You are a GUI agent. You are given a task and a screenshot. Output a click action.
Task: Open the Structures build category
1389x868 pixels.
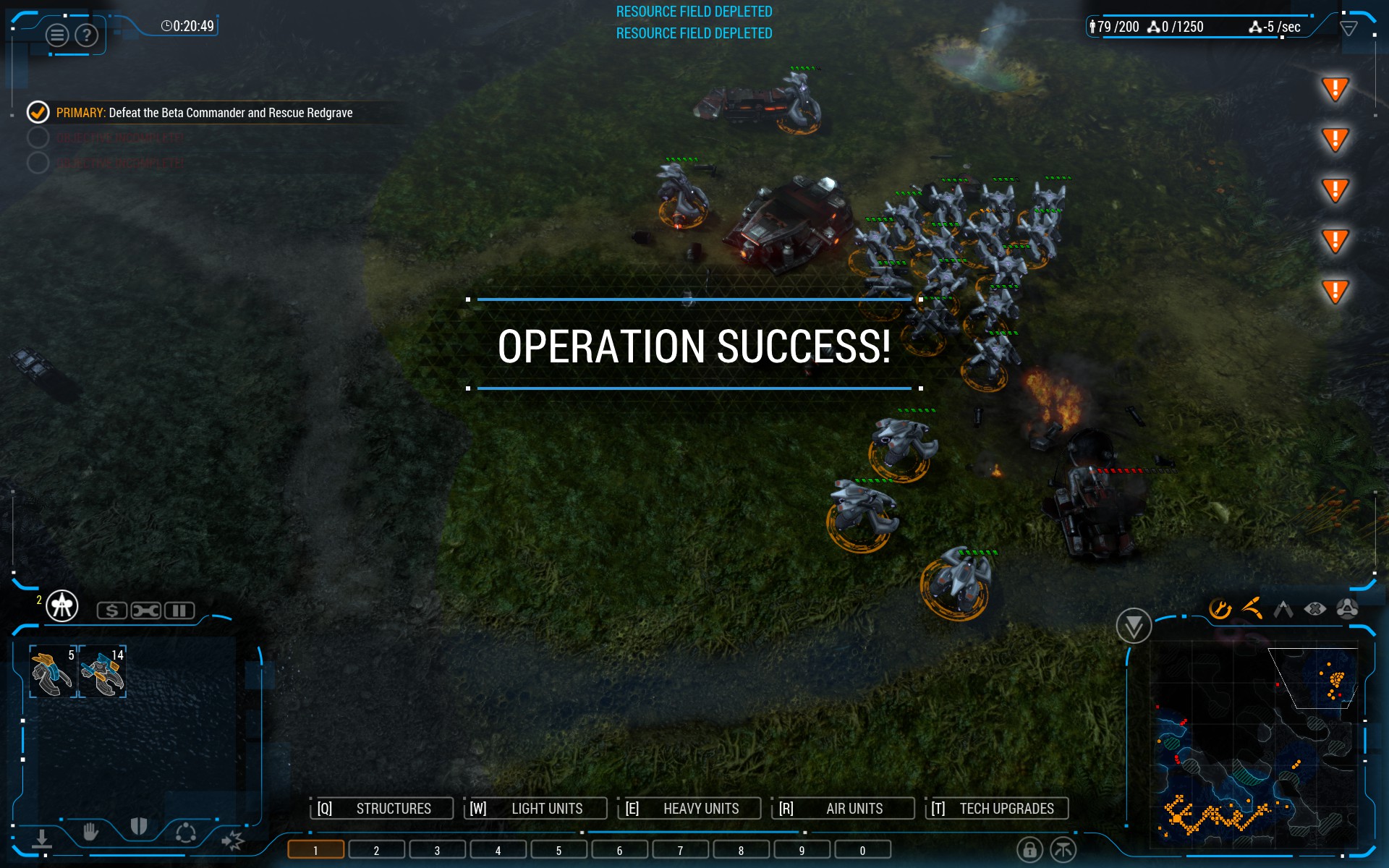pyautogui.click(x=382, y=808)
